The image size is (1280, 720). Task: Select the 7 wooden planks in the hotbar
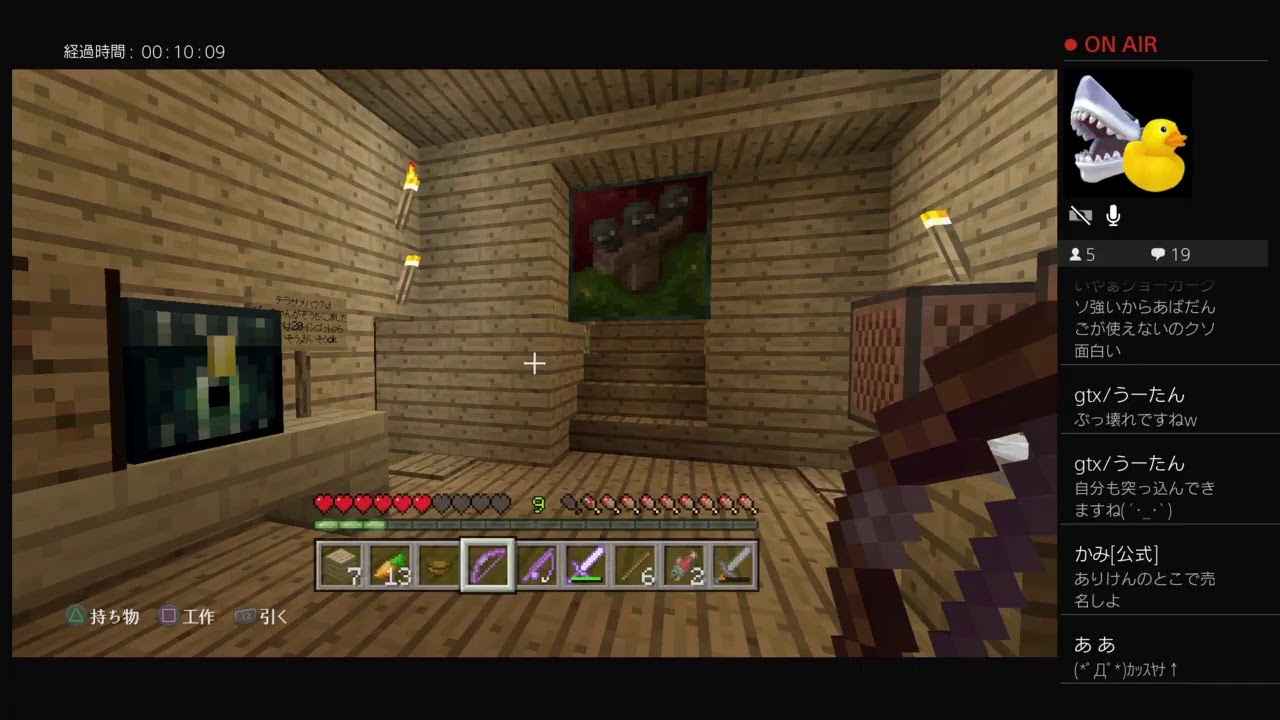(x=341, y=565)
